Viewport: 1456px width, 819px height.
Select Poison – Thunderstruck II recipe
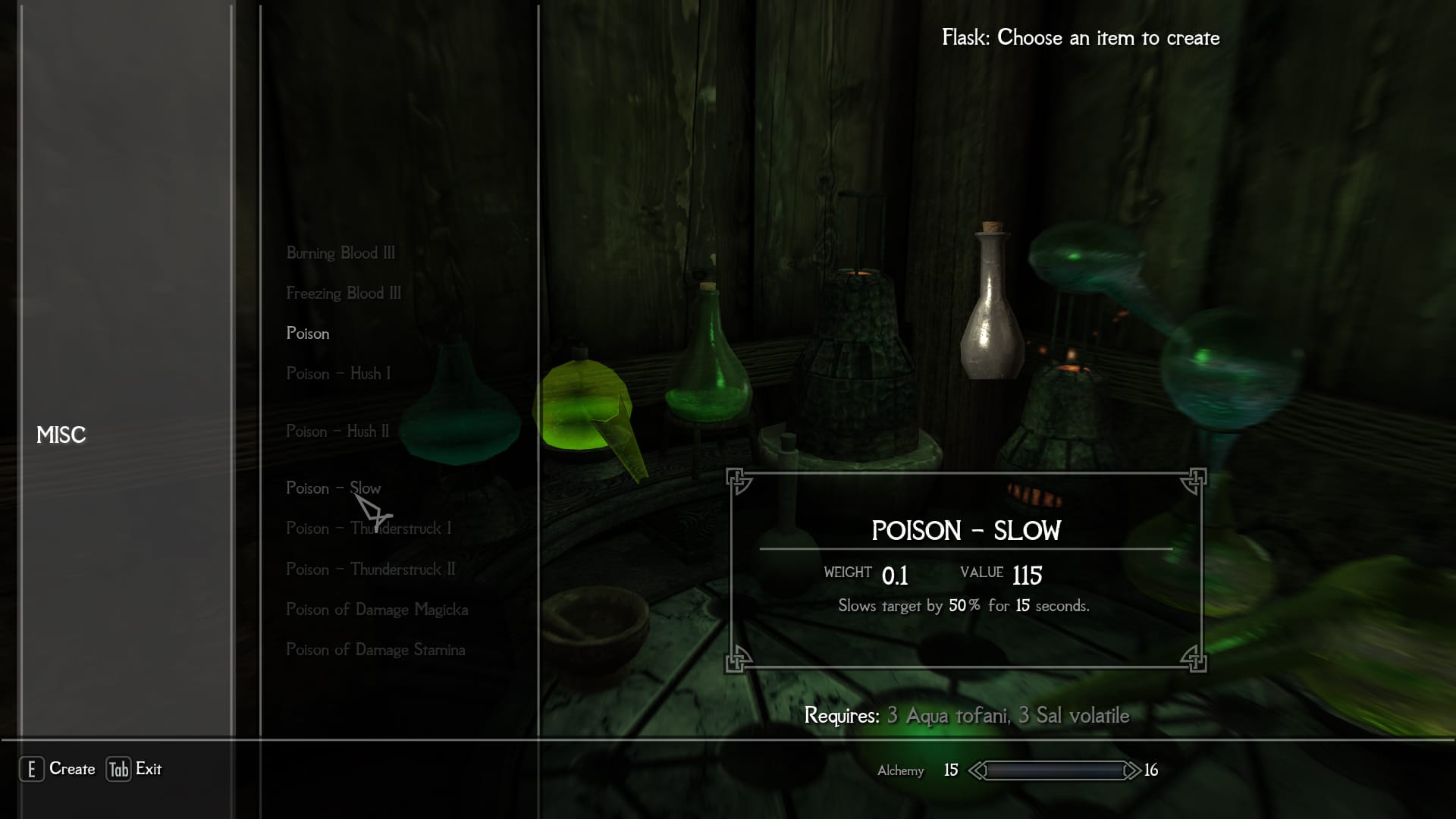coord(371,570)
